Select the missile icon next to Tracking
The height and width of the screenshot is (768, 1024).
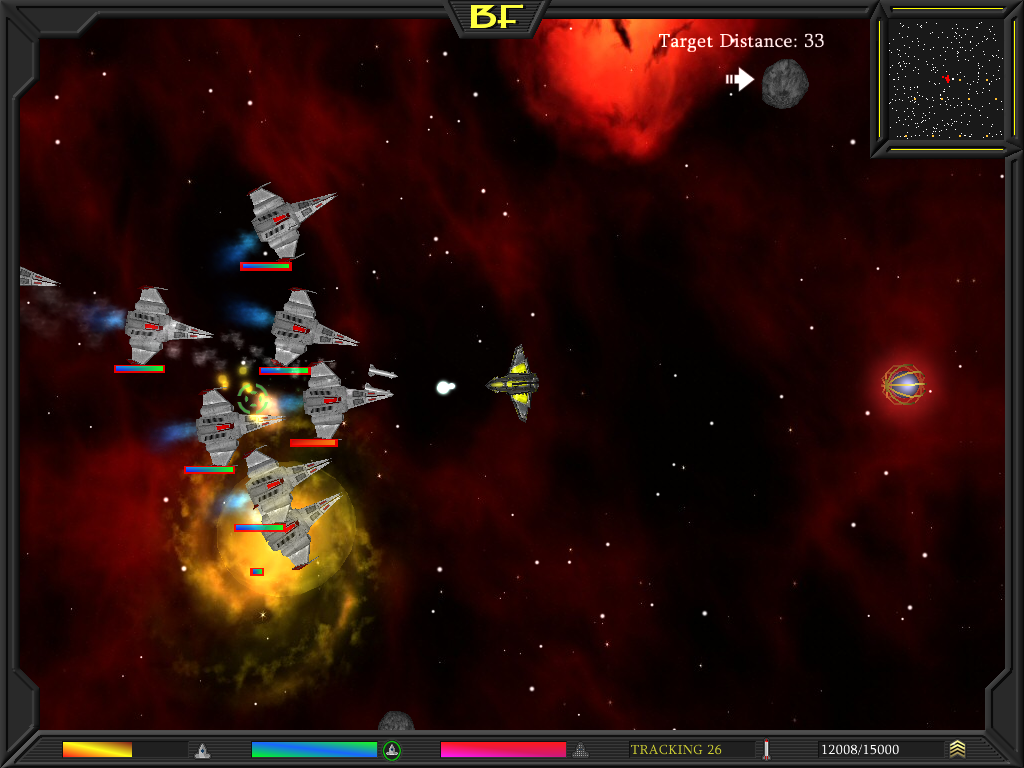tap(766, 749)
